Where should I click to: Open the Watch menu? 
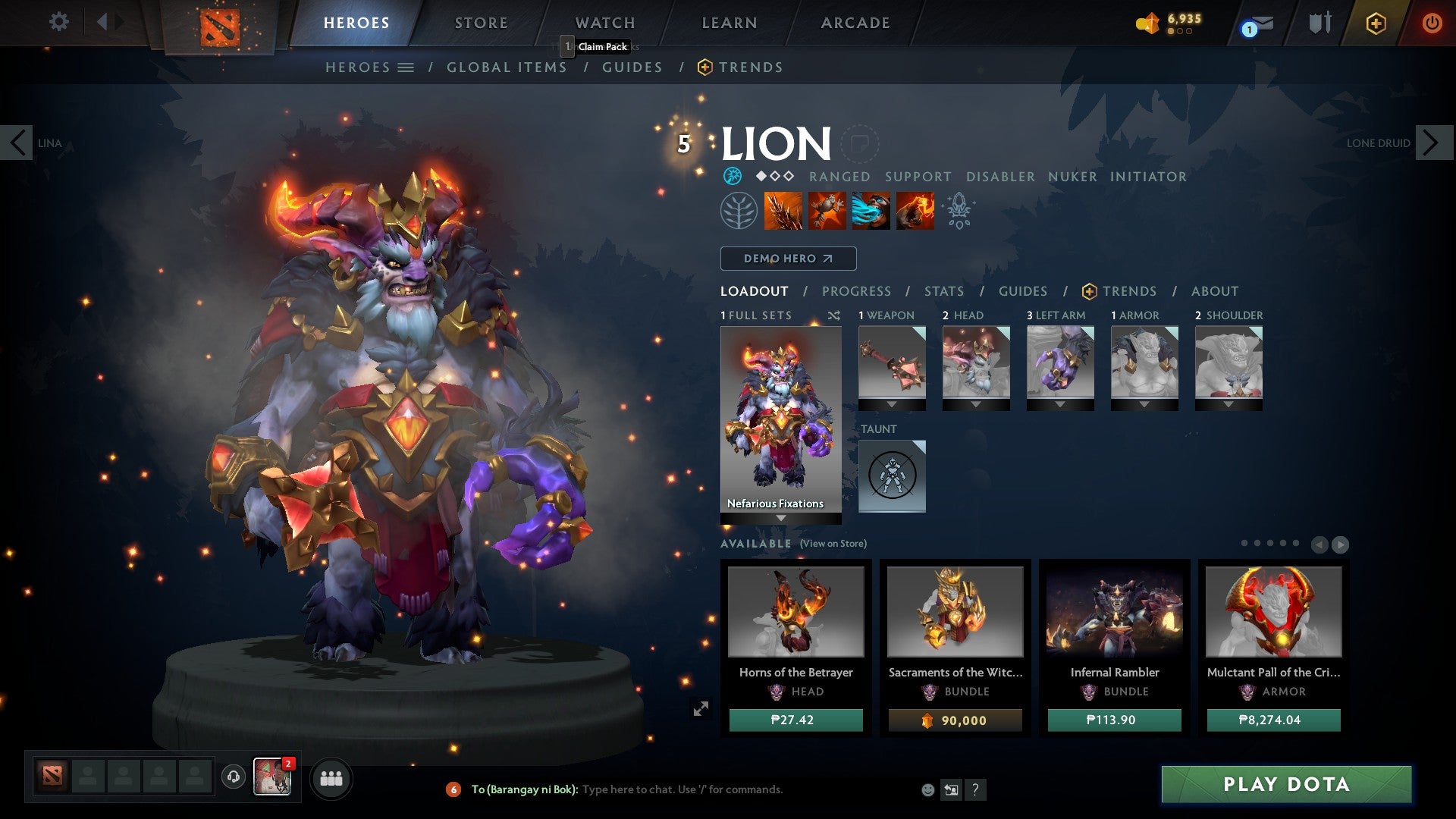604,22
